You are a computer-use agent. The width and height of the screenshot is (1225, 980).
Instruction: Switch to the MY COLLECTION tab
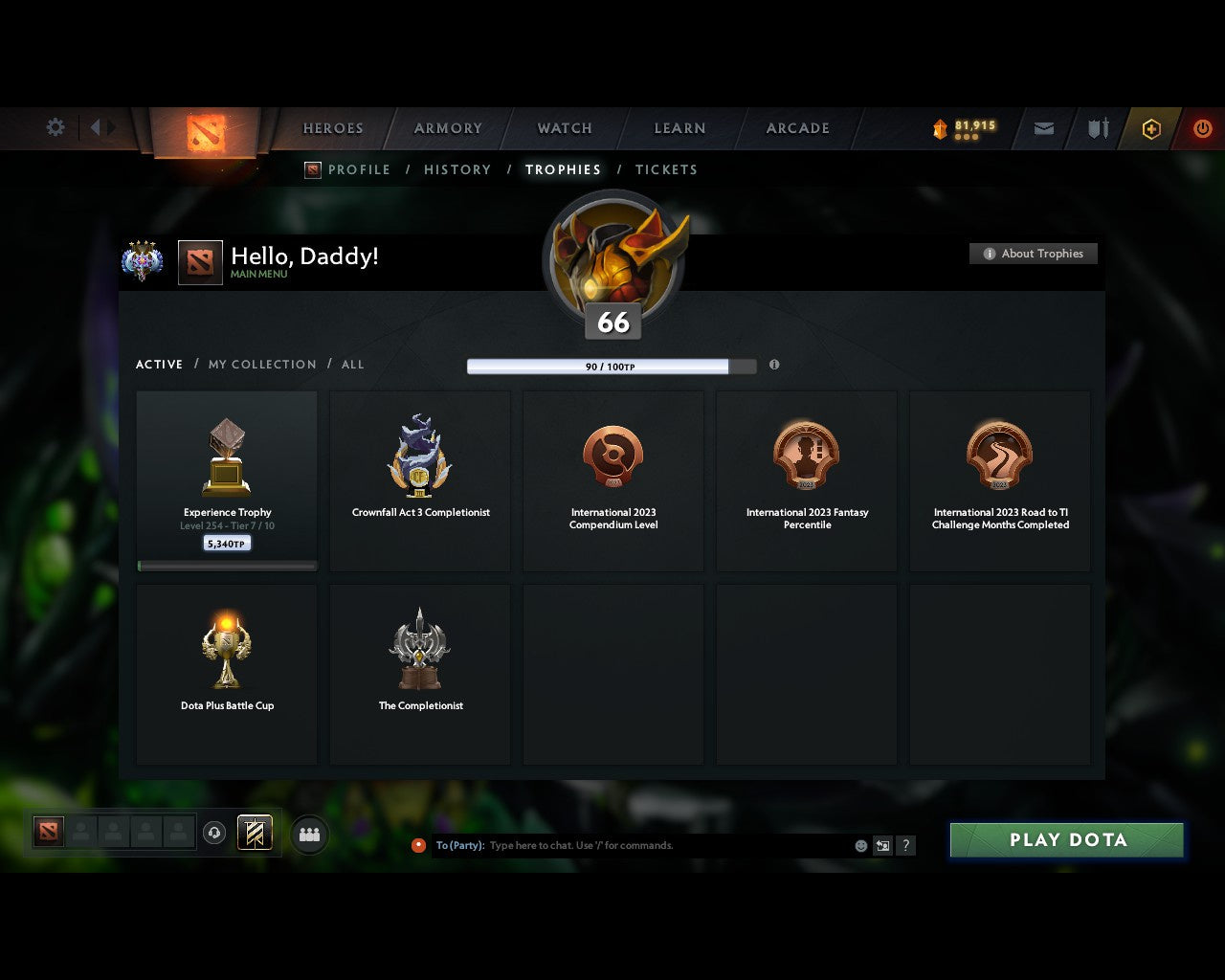click(x=261, y=364)
